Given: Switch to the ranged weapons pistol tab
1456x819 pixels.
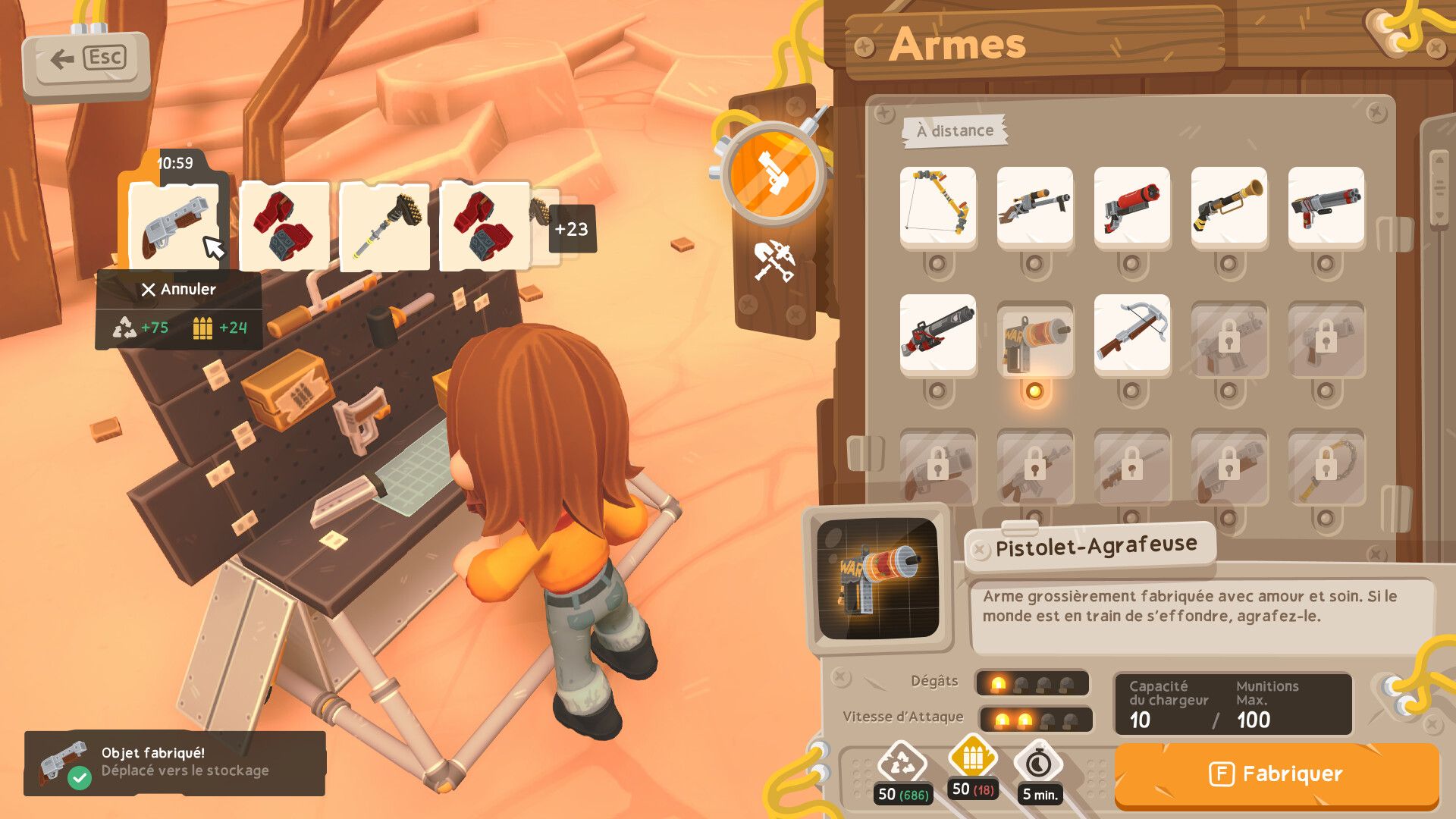Looking at the screenshot, I should pos(773,174).
